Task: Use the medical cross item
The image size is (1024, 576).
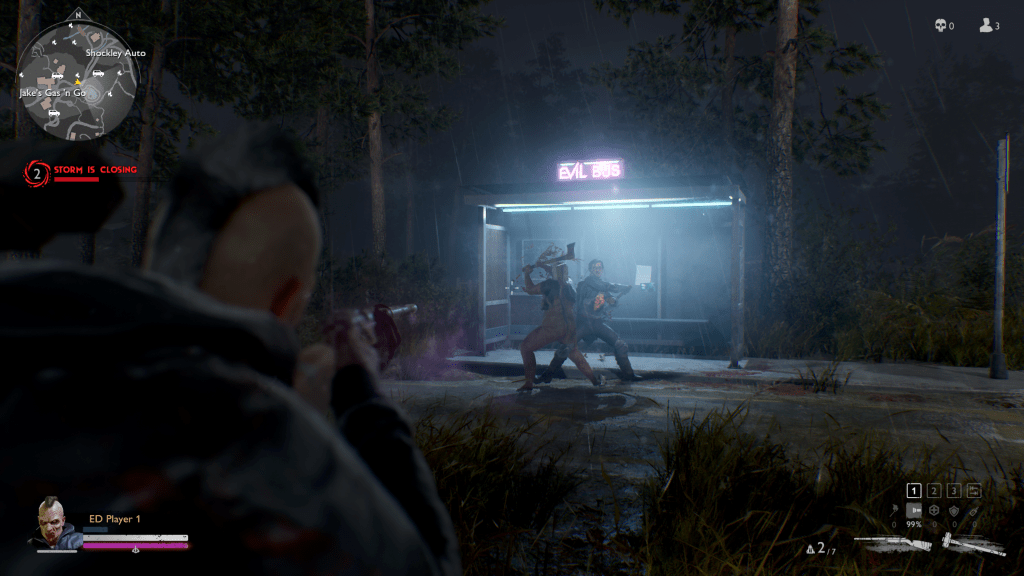Action: [x=934, y=511]
